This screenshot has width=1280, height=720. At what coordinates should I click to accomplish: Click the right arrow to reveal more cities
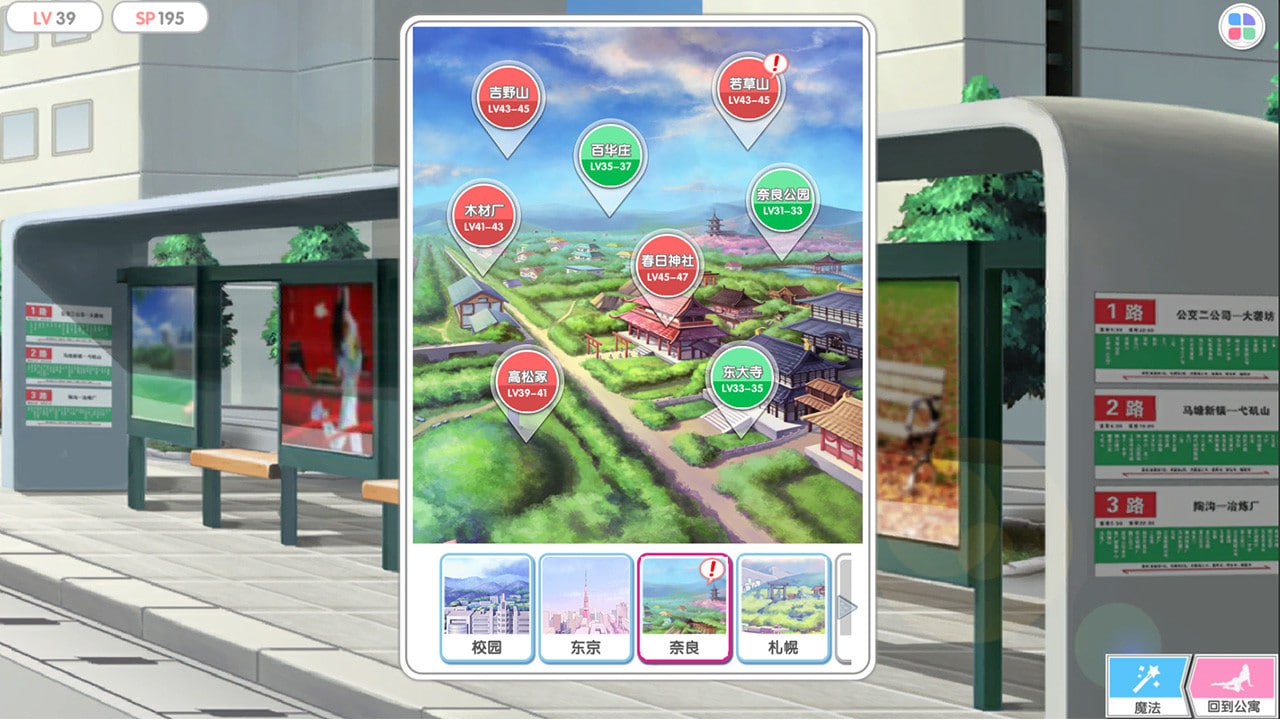pos(847,606)
